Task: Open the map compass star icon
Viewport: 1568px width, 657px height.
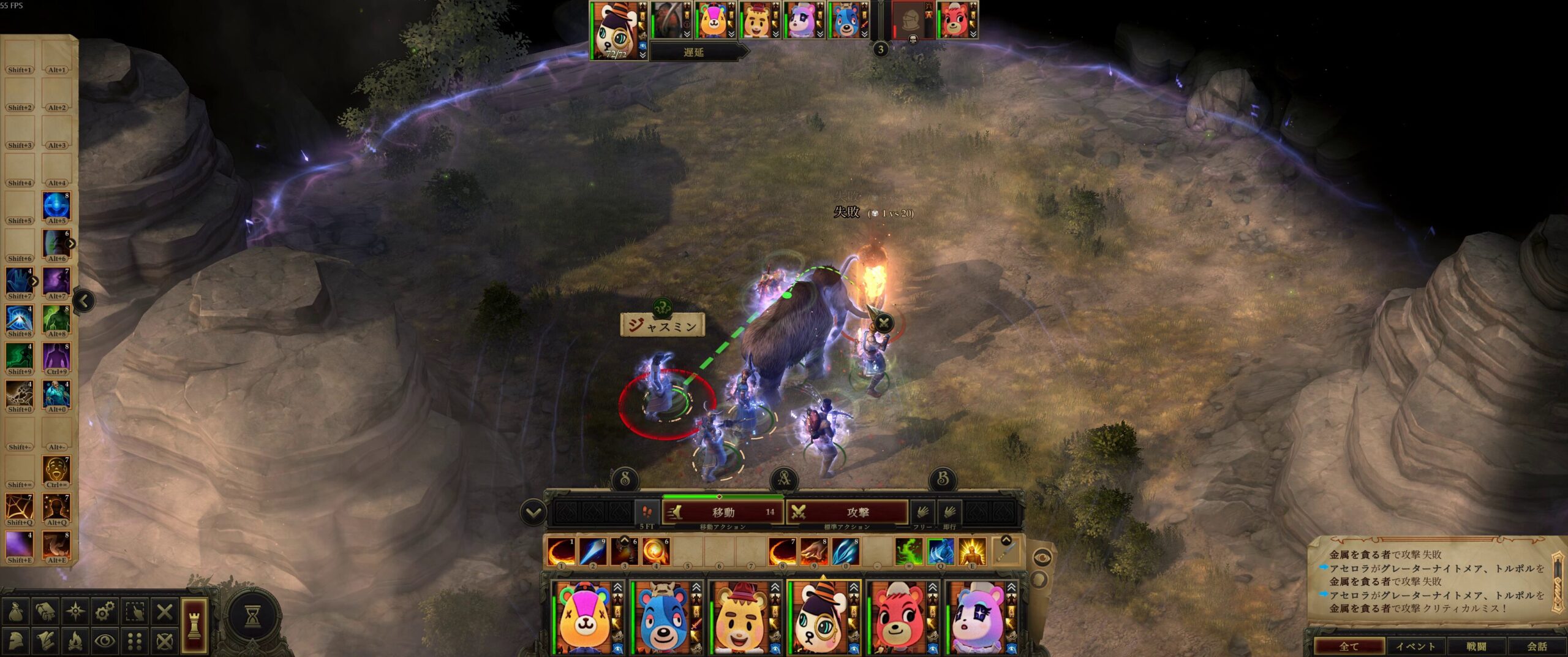Action: point(75,612)
